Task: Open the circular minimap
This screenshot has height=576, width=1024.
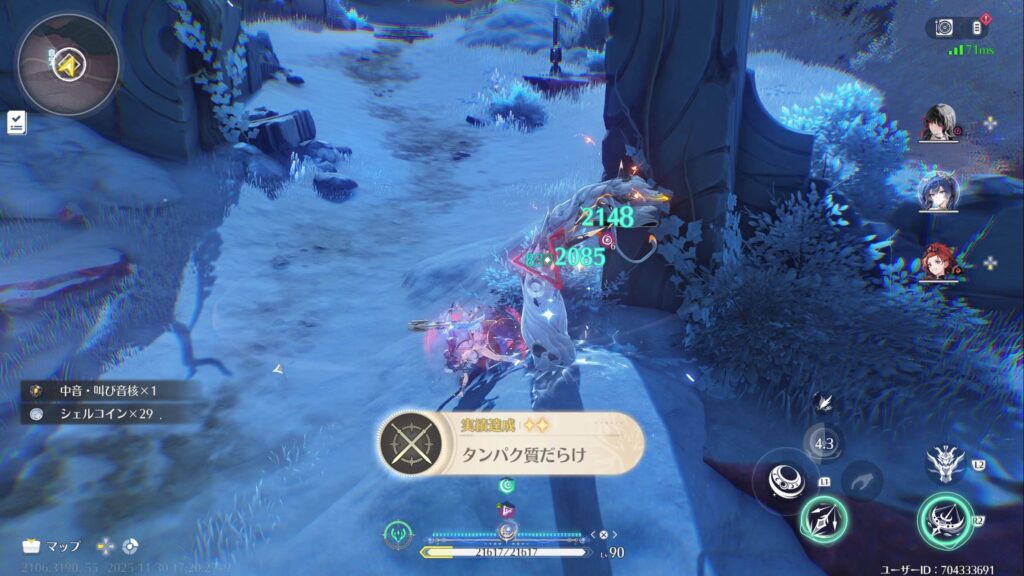Action: coord(68,65)
